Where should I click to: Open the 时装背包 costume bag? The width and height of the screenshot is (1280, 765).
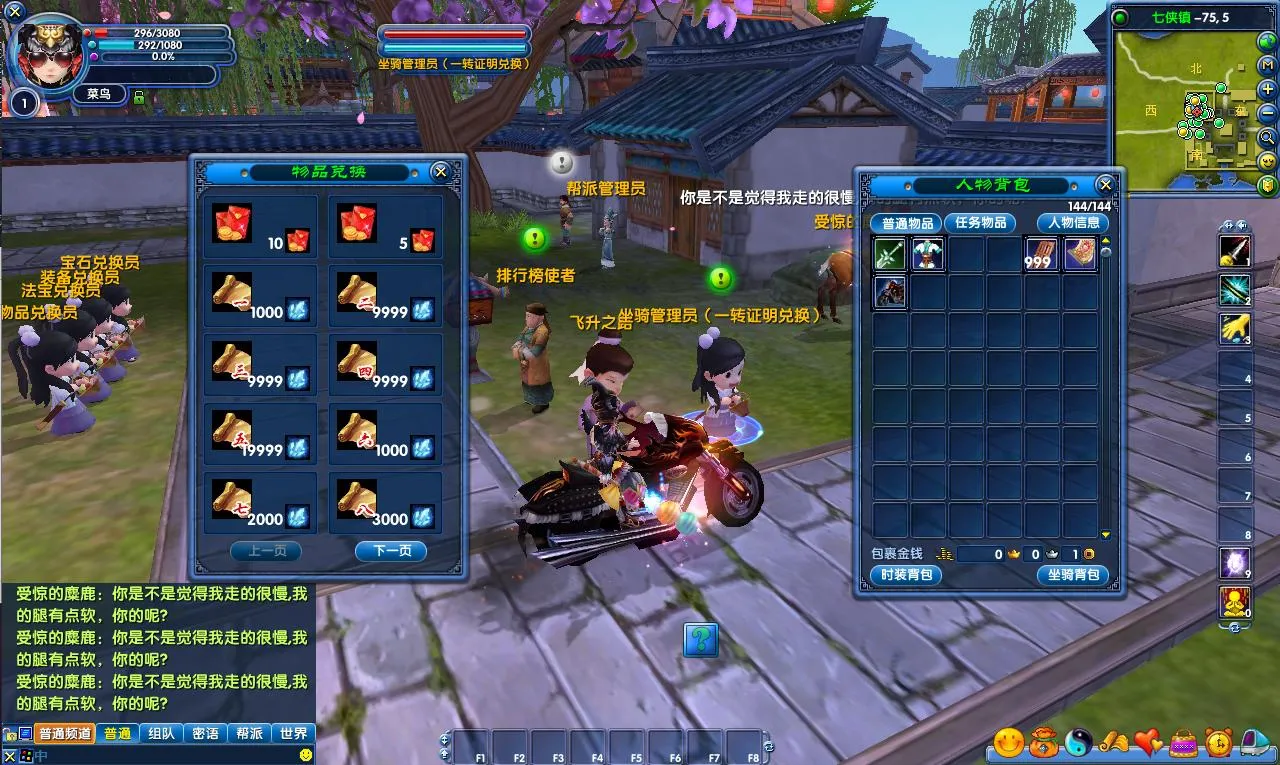(906, 575)
